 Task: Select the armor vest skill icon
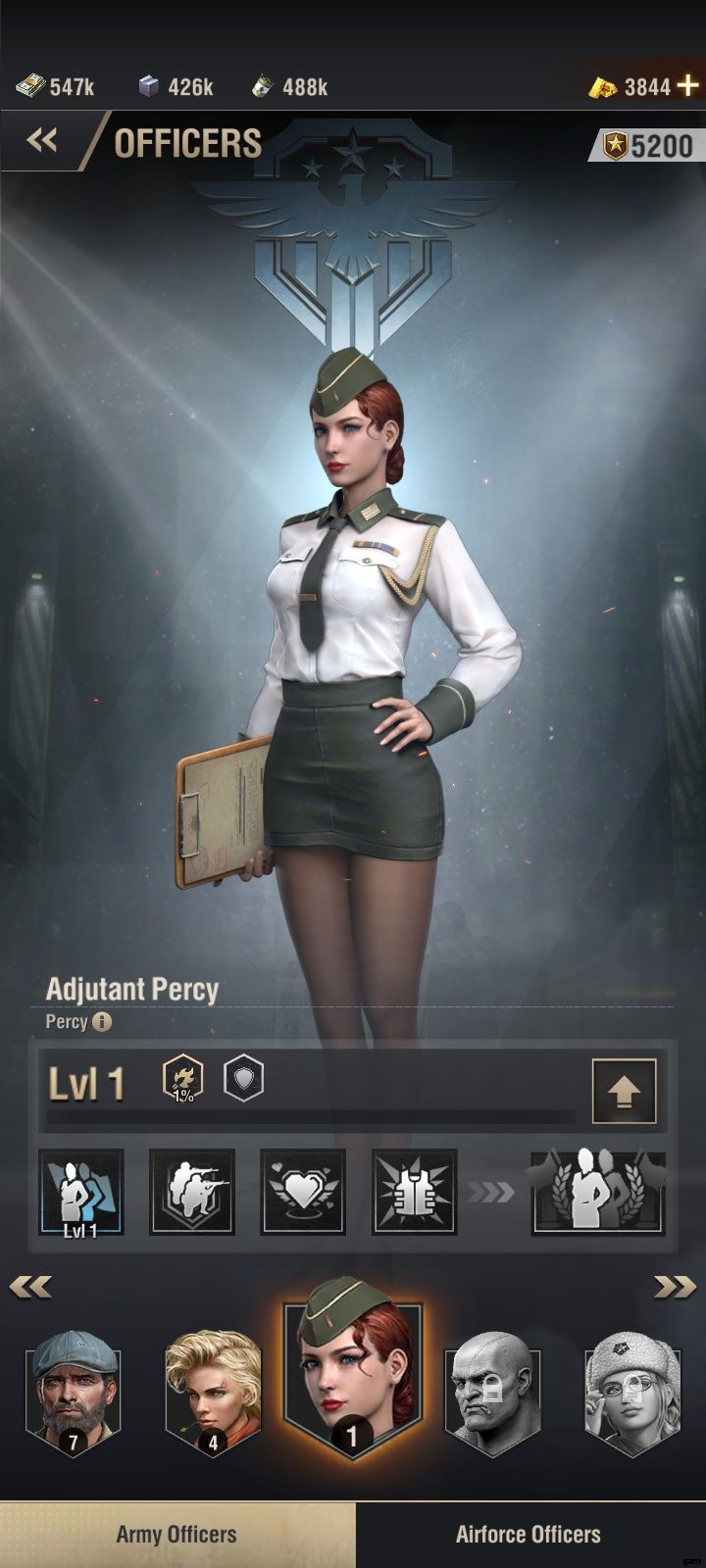coord(414,1192)
